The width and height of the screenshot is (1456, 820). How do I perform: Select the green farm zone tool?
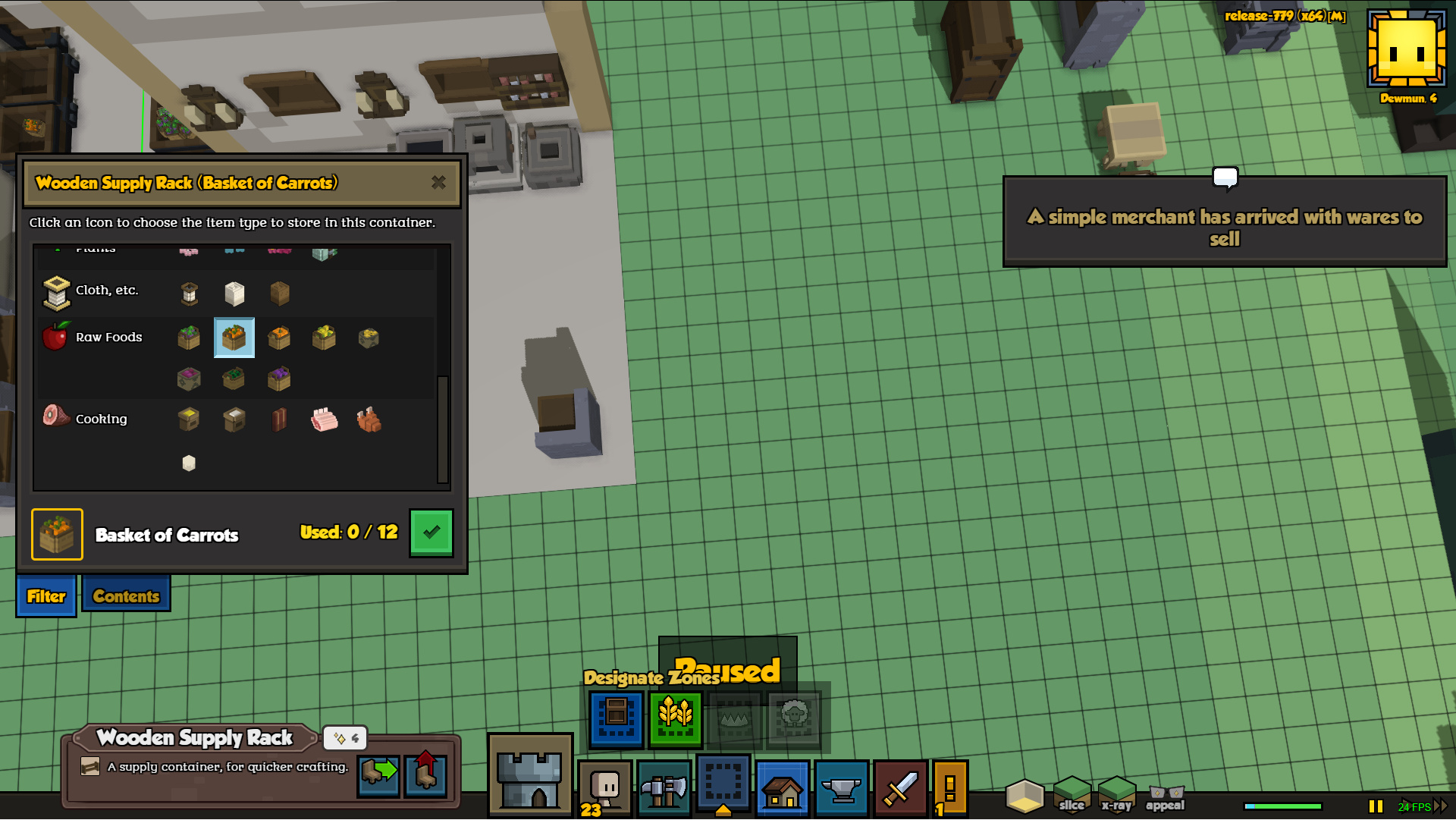point(675,718)
